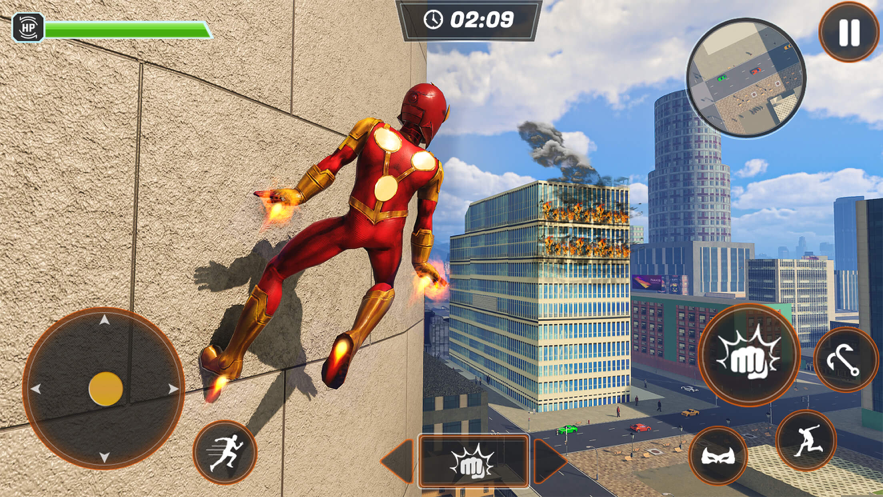The image size is (883, 497).
Task: Tap the yellow joystick center knob
Action: coord(105,389)
